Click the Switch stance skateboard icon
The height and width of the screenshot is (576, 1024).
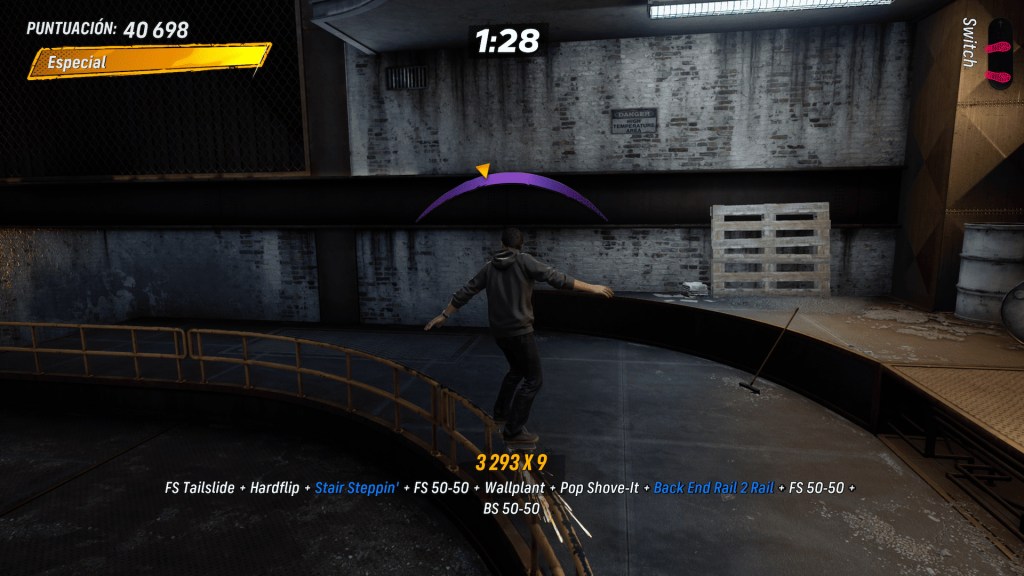(x=998, y=52)
